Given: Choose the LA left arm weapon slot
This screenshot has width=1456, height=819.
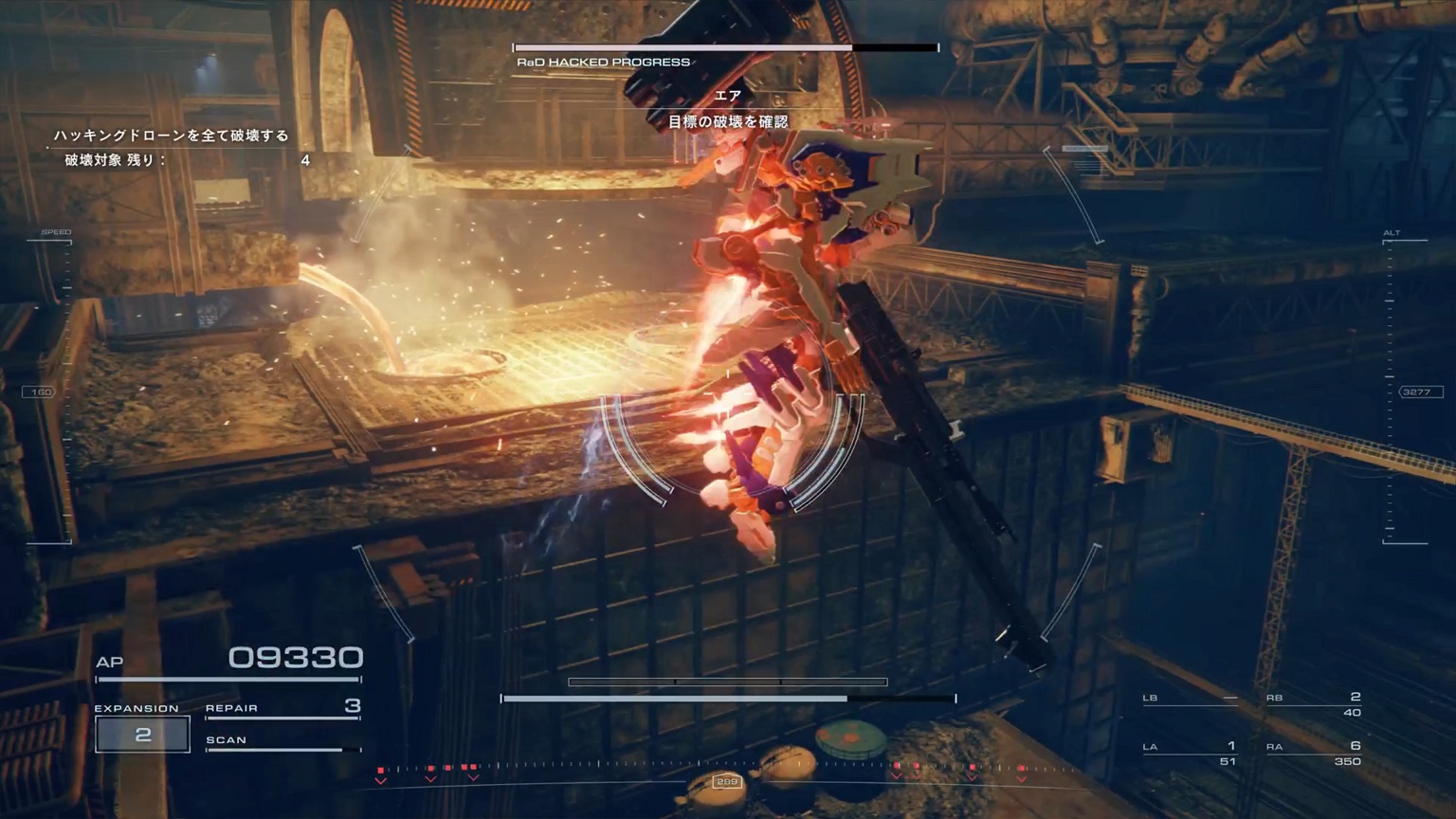Looking at the screenshot, I should 1190,753.
